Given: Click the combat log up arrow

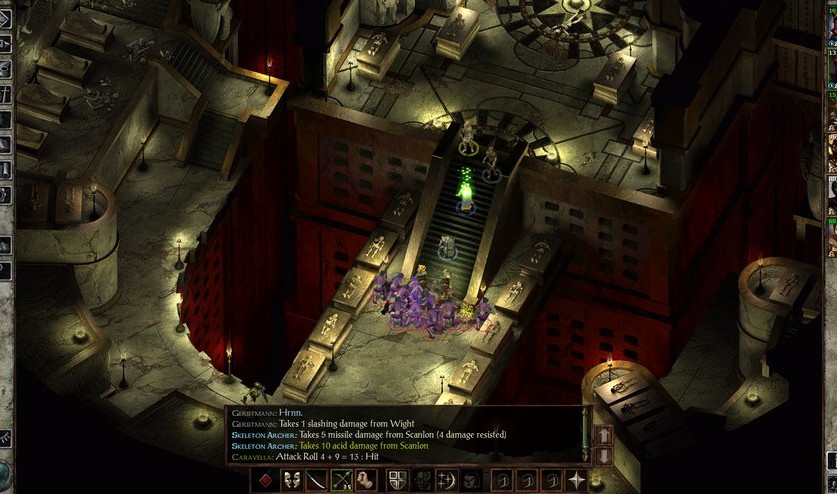Looking at the screenshot, I should click(604, 436).
